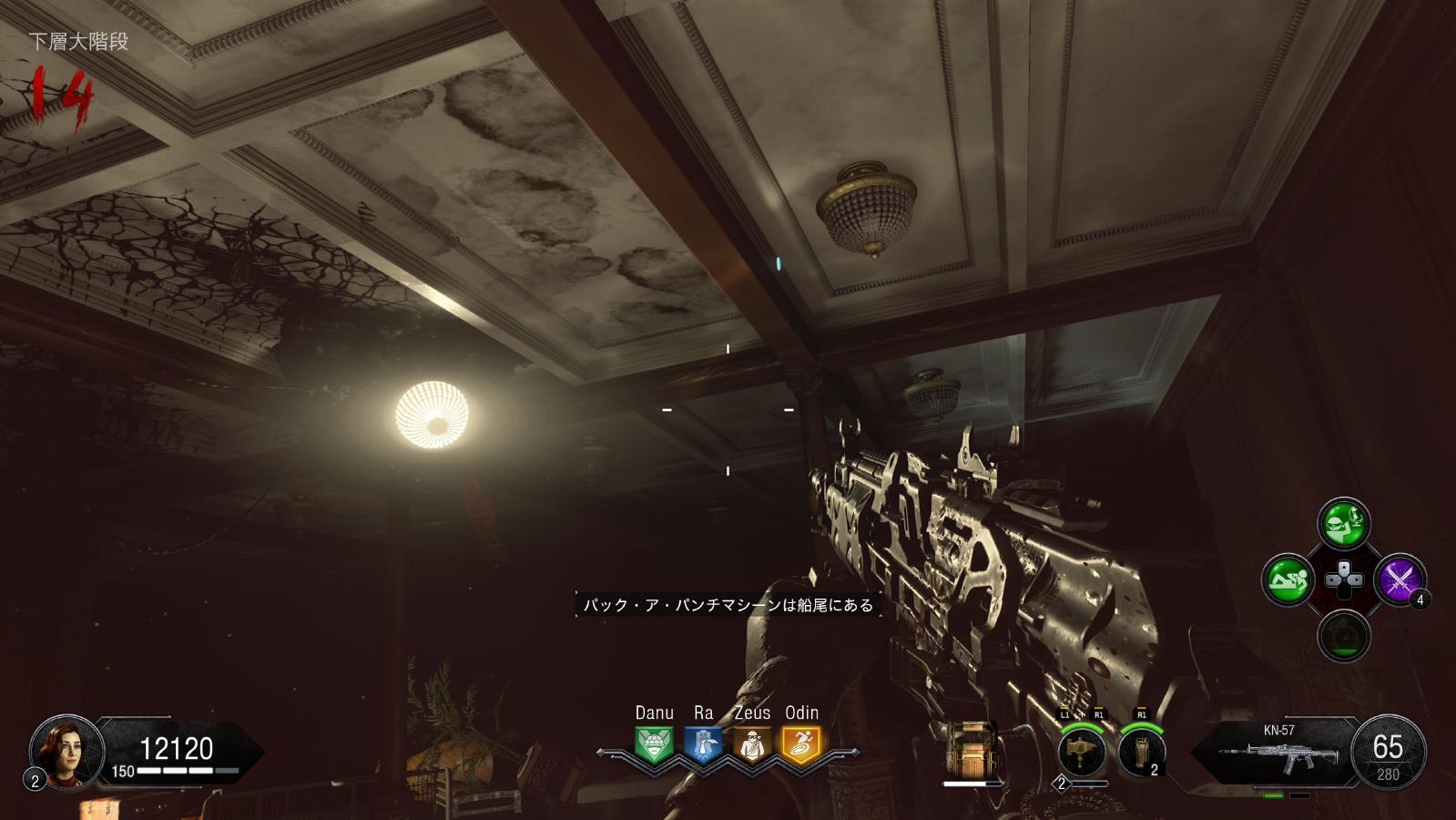Screen dimensions: 1456x820
Task: Activate the top green elixir with globe
Action: click(1344, 523)
